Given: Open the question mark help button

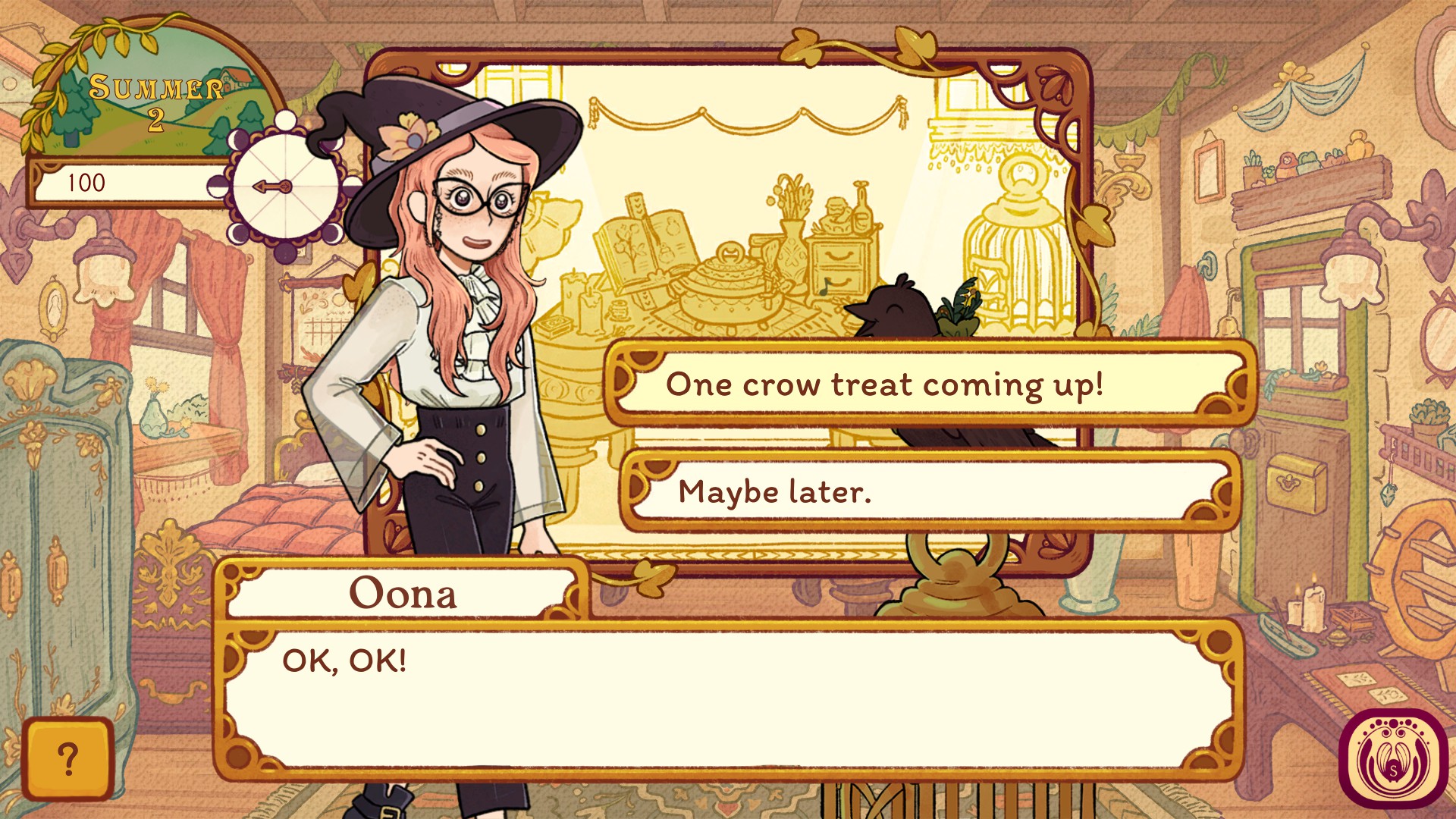Looking at the screenshot, I should [x=67, y=759].
